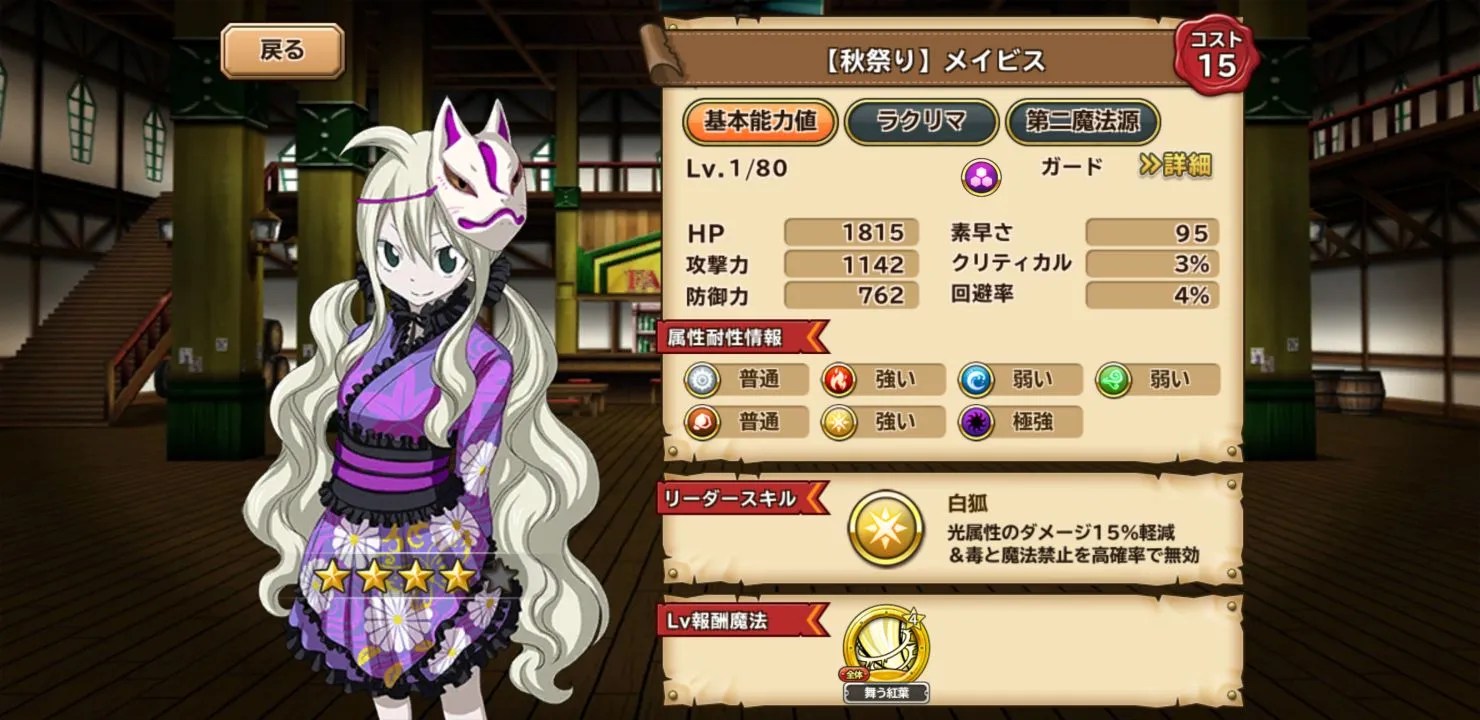Select the 基本能力値 tab
This screenshot has width=1480, height=720.
coord(762,123)
